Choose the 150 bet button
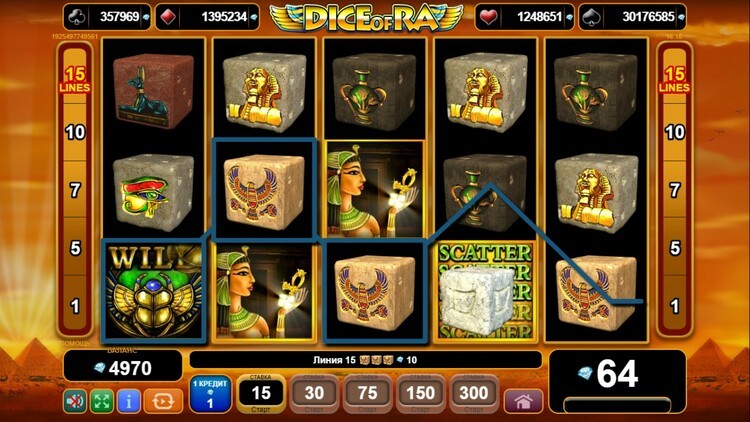This screenshot has height=422, width=750. click(421, 395)
